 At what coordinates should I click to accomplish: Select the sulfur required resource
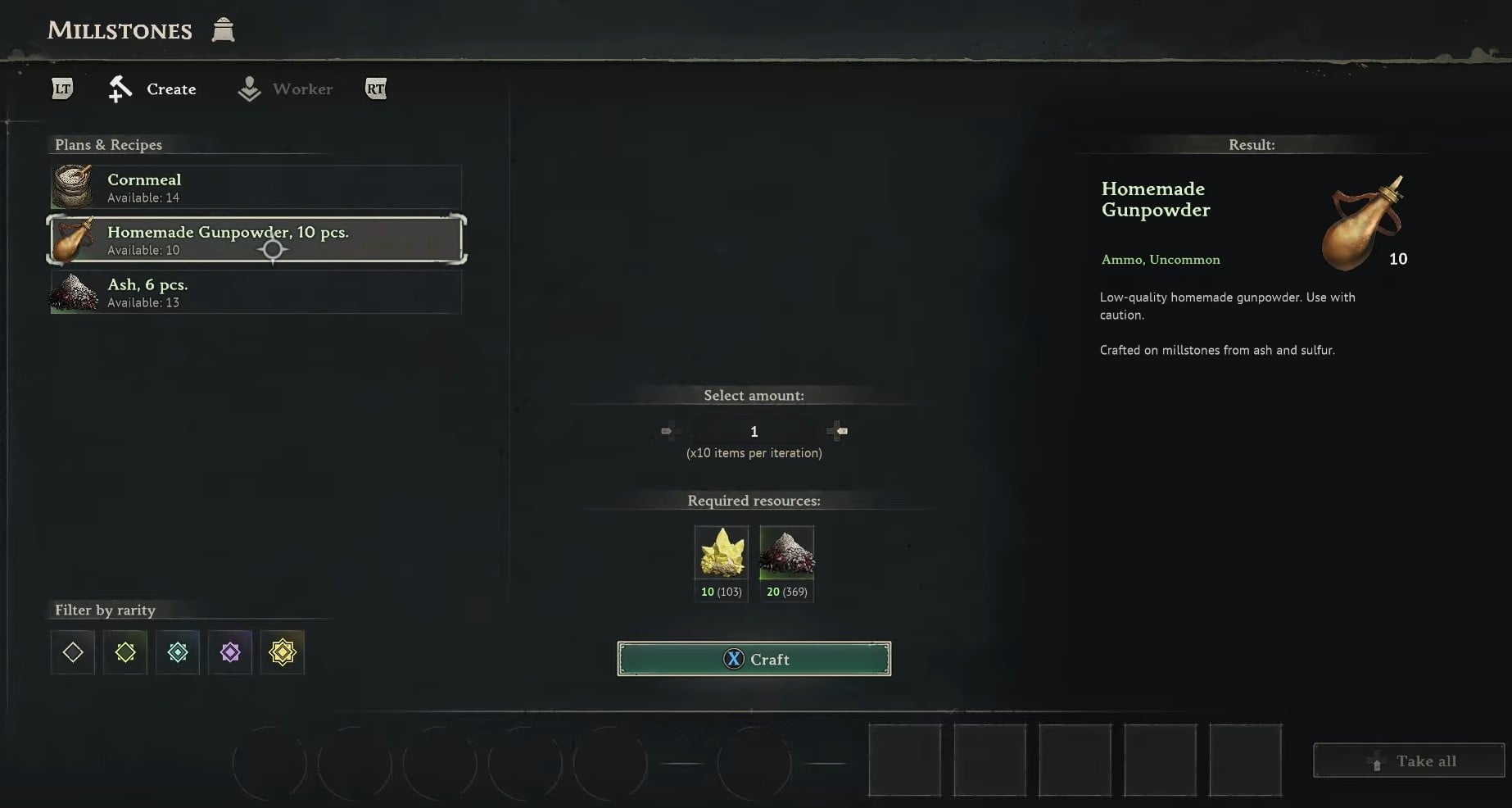721,554
